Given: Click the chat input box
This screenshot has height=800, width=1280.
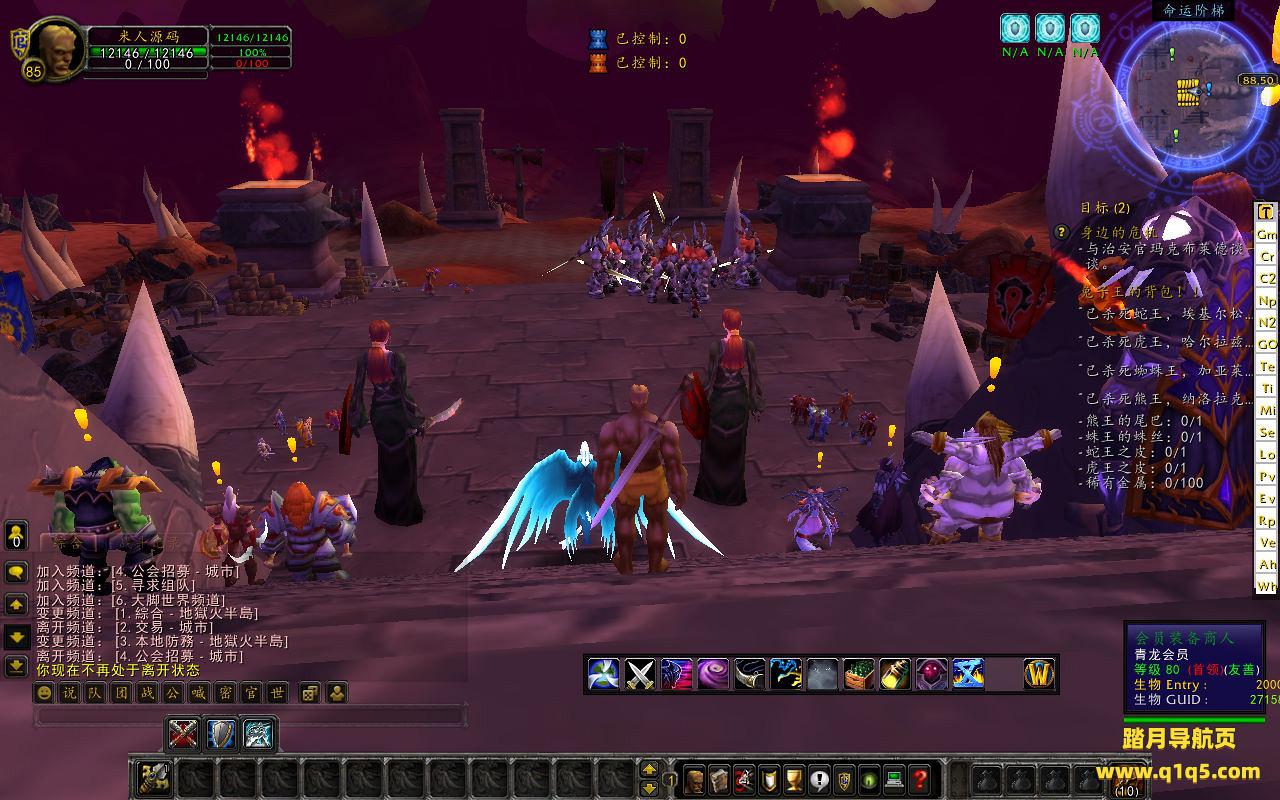Looking at the screenshot, I should (x=250, y=716).
